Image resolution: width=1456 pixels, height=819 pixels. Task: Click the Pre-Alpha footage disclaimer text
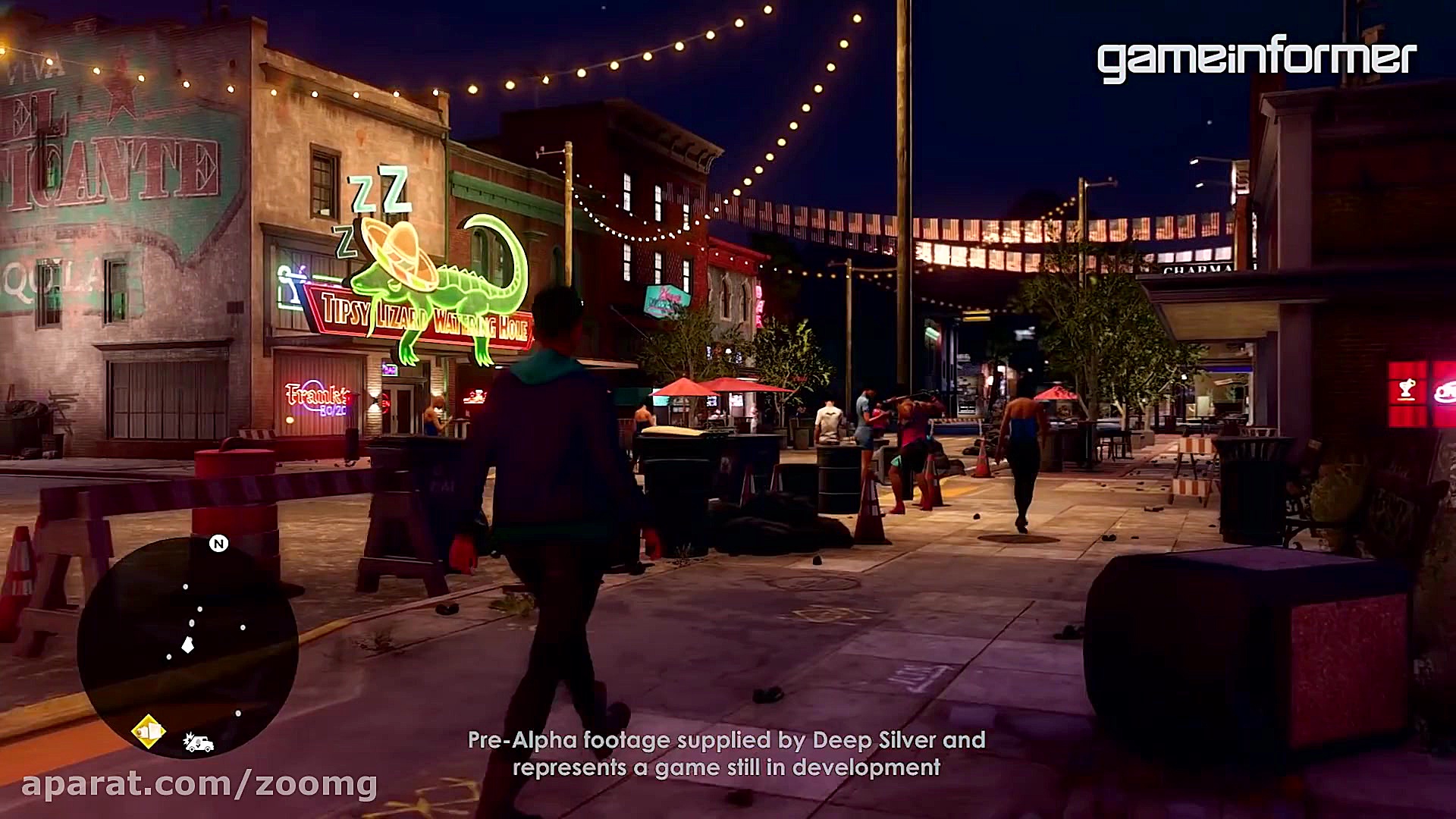tap(726, 755)
